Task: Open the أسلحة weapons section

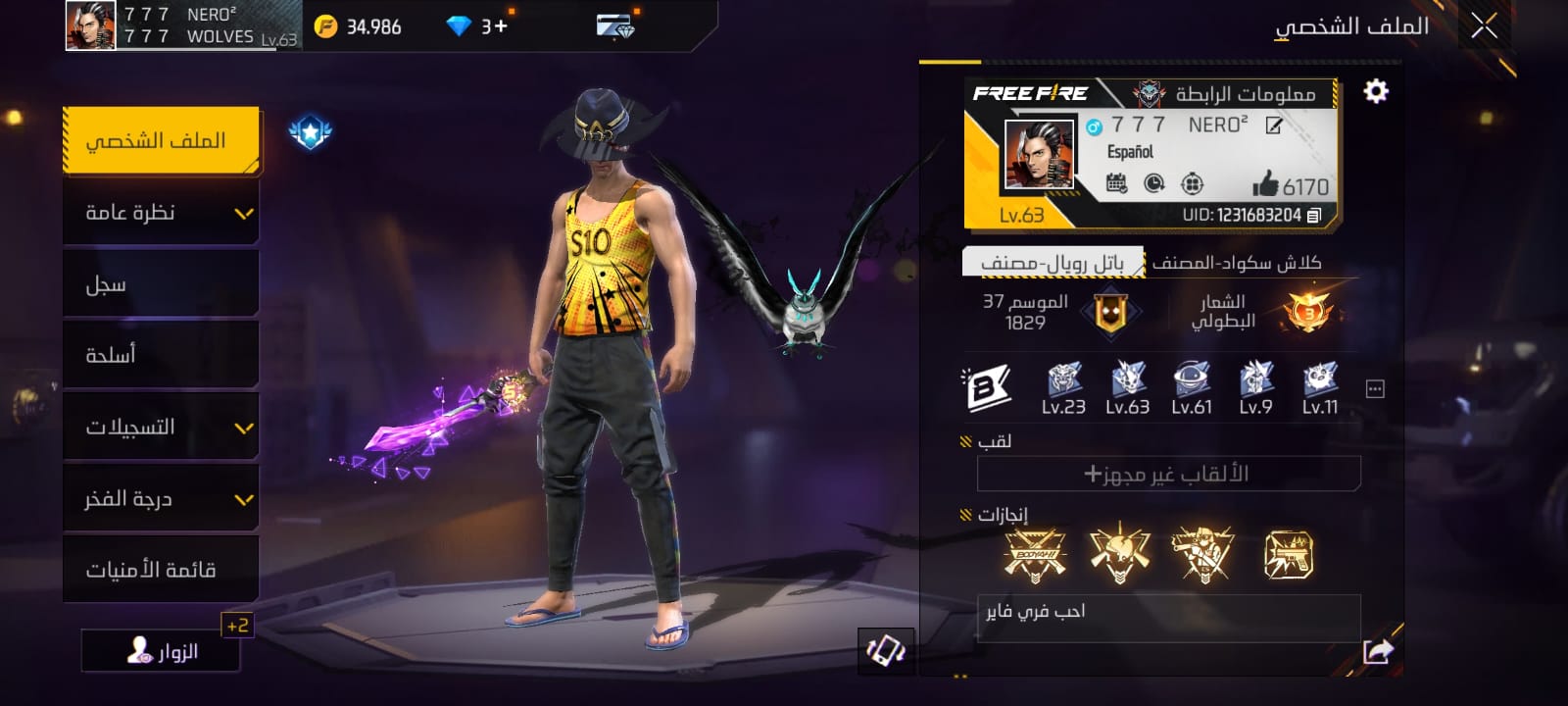Action: coord(161,355)
